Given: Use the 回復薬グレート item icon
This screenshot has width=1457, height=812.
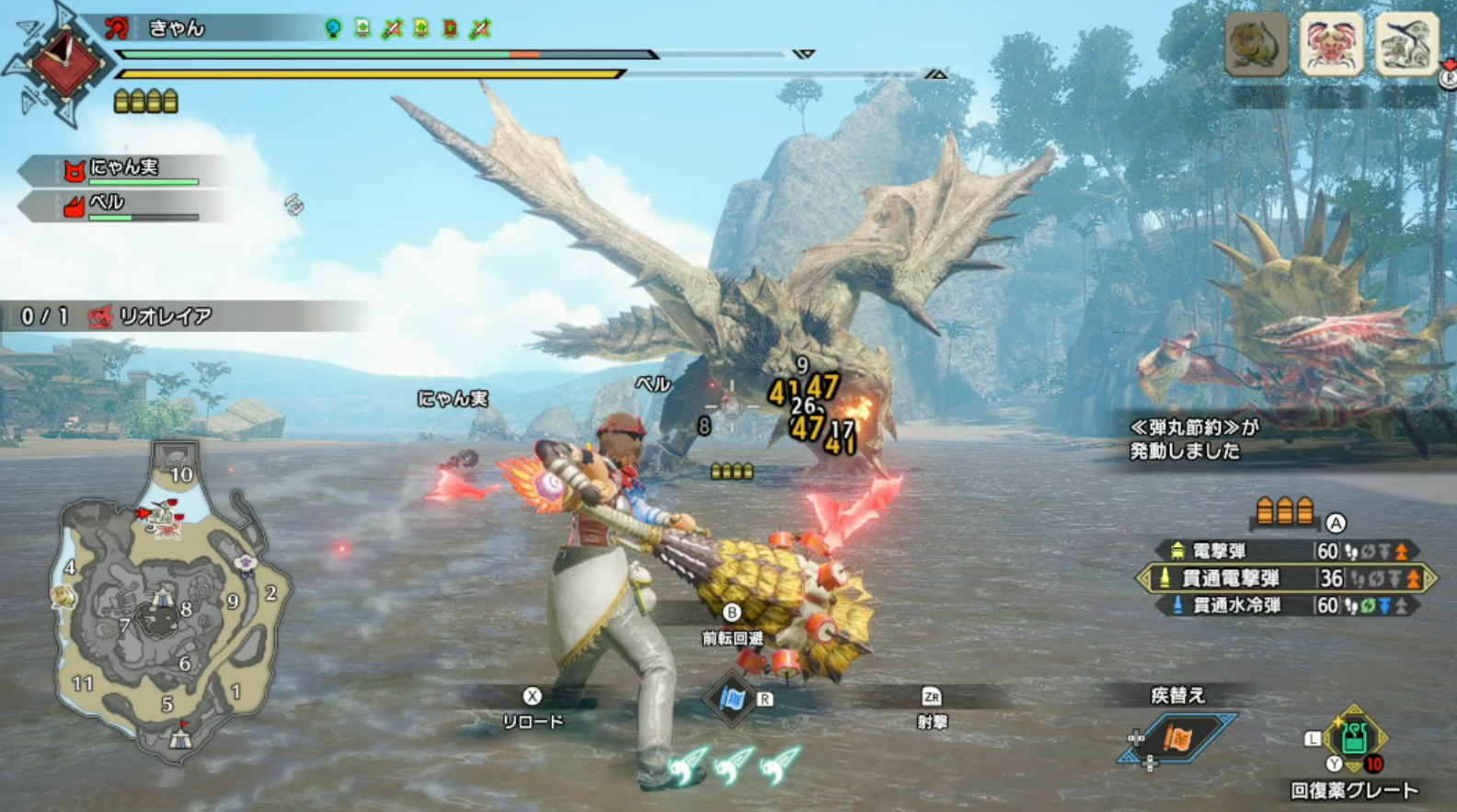Looking at the screenshot, I should 1353,738.
